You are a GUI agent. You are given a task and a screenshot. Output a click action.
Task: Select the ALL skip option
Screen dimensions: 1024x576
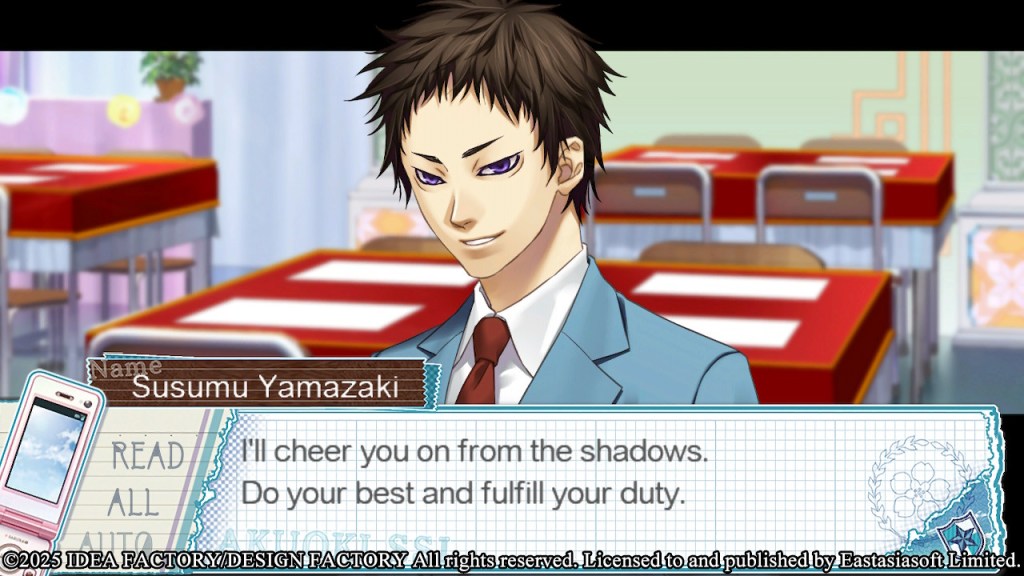click(x=133, y=501)
